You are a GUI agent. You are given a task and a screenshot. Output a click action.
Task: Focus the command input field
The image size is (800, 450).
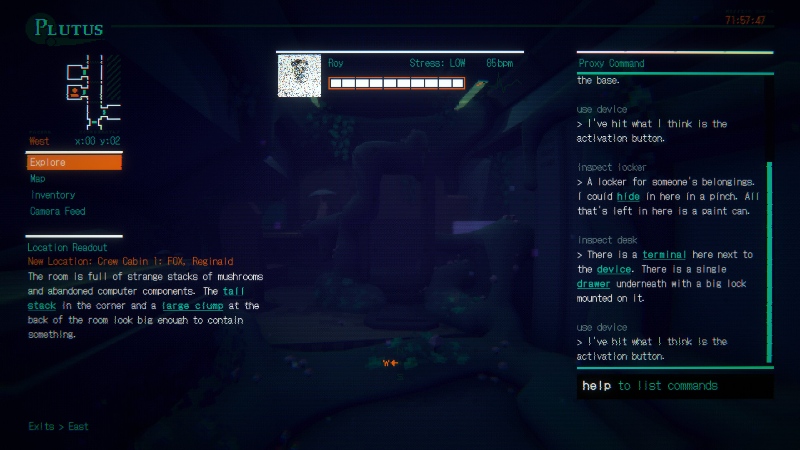pyautogui.click(x=674, y=385)
